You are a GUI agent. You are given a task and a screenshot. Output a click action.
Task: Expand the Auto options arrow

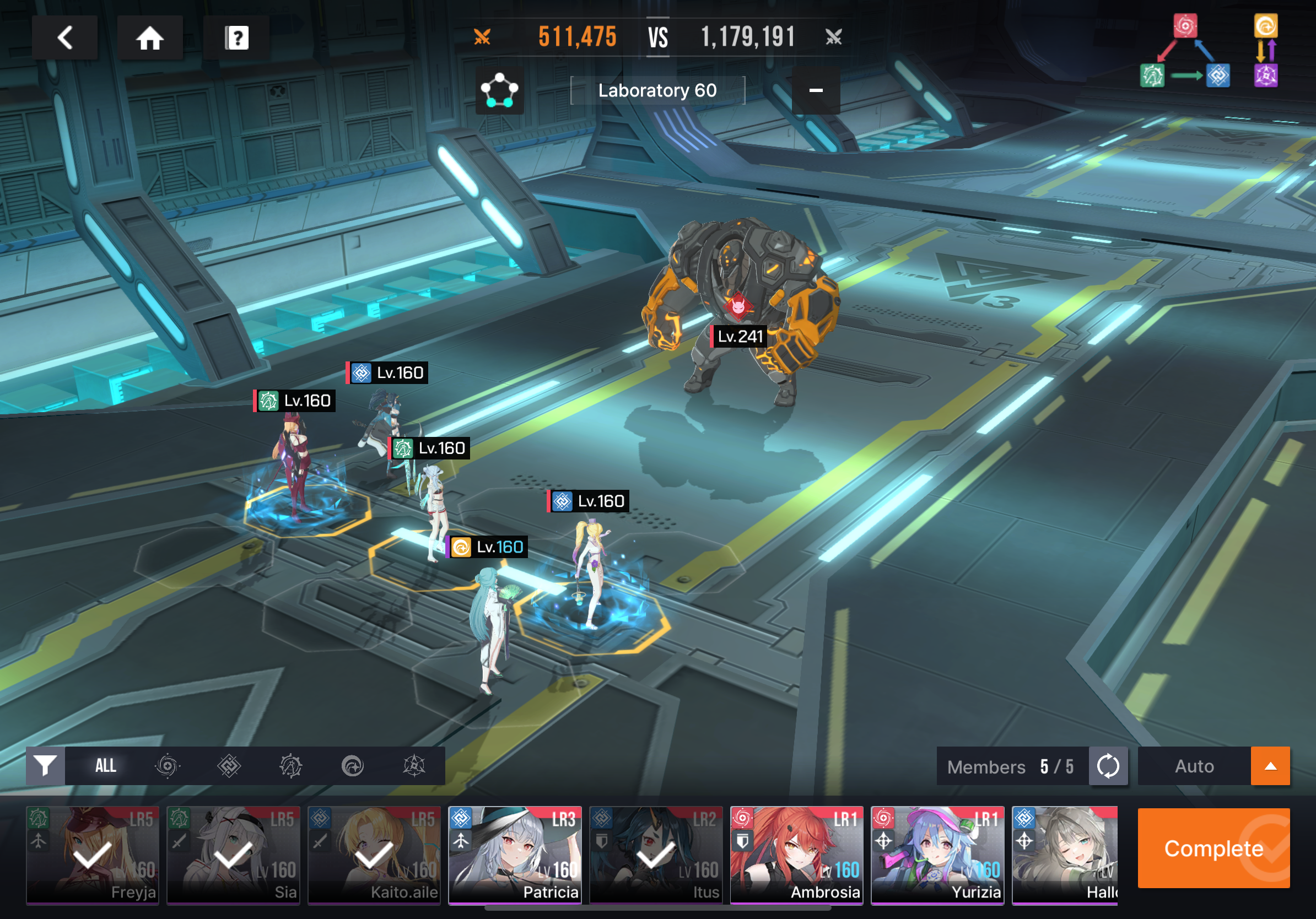[x=1270, y=765]
